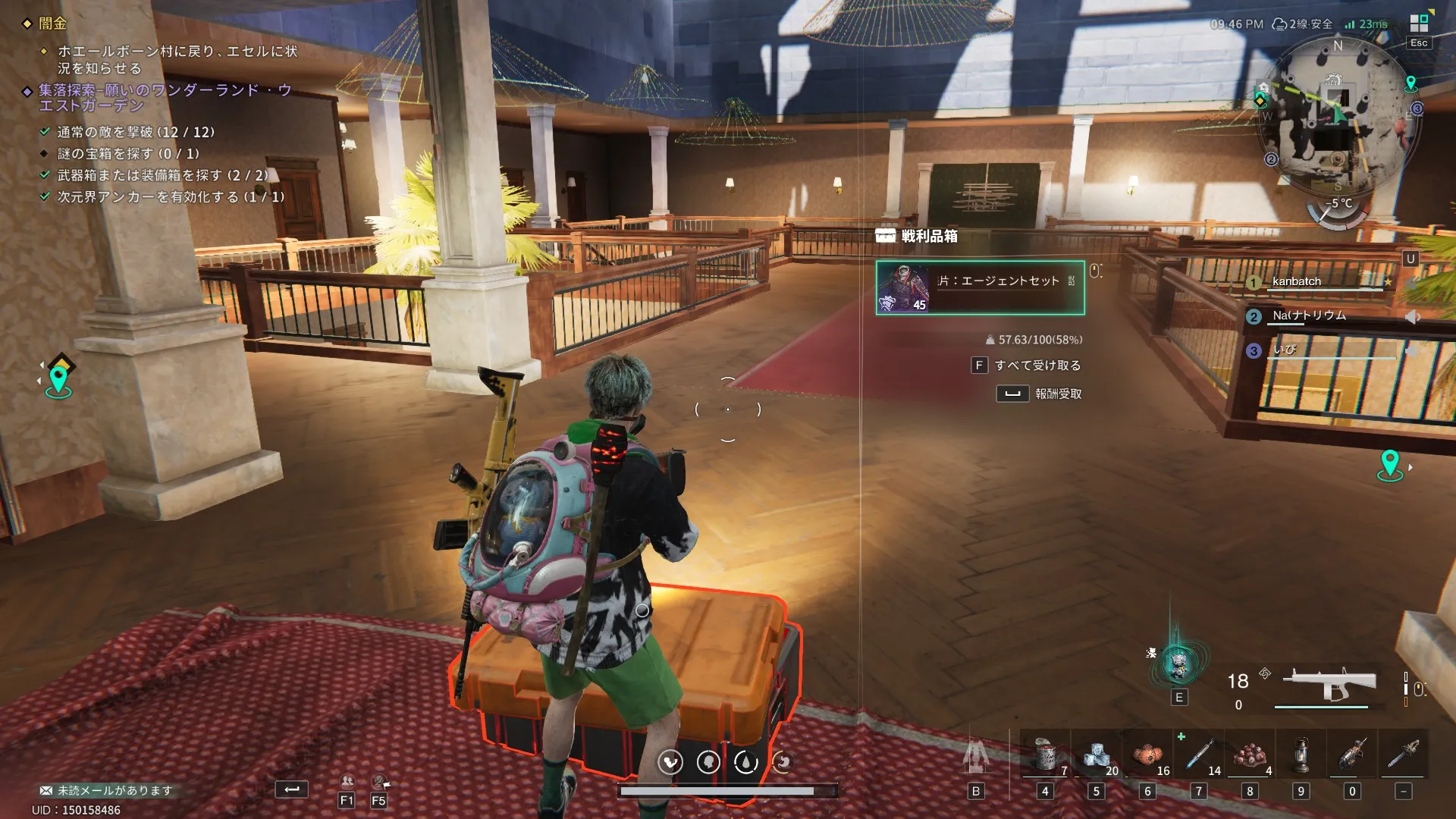Image resolution: width=1456 pixels, height=819 pixels.
Task: Select the canned food hotbar slot
Action: point(1045,756)
